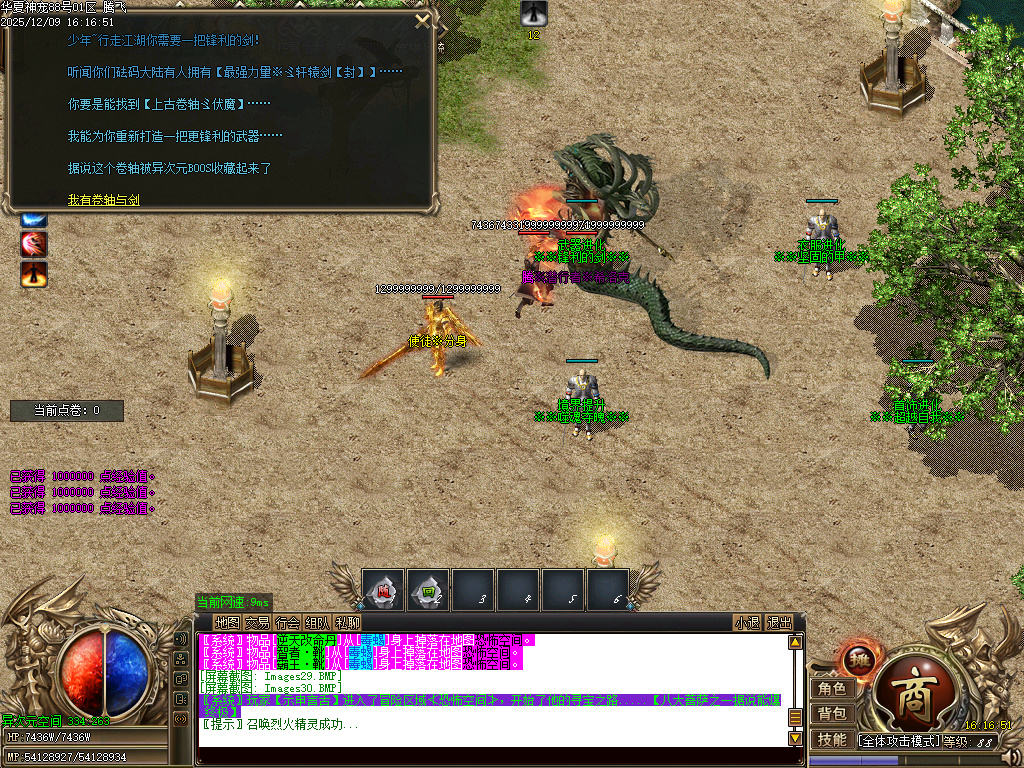The height and width of the screenshot is (768, 1024).
Task: Click the 退出 exit button
Action: 779,622
